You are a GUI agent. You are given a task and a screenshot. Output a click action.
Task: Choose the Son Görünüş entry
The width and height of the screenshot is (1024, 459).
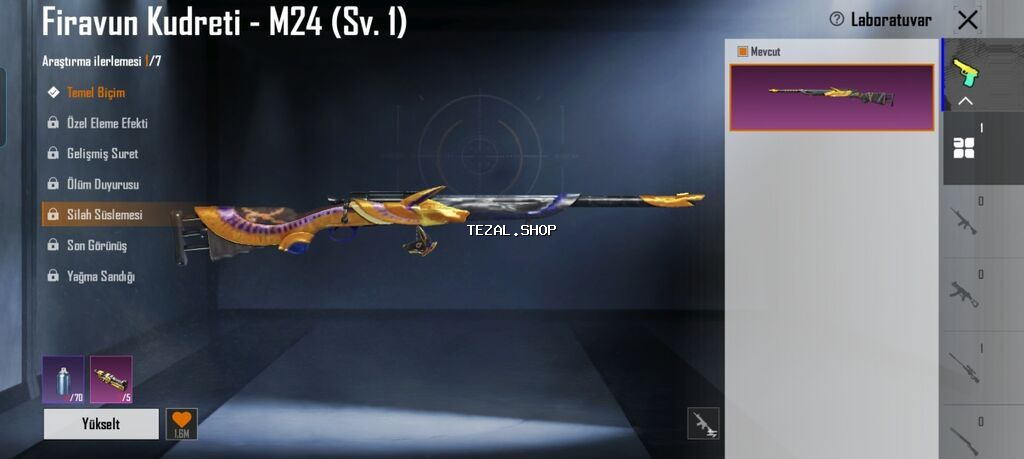(96, 245)
